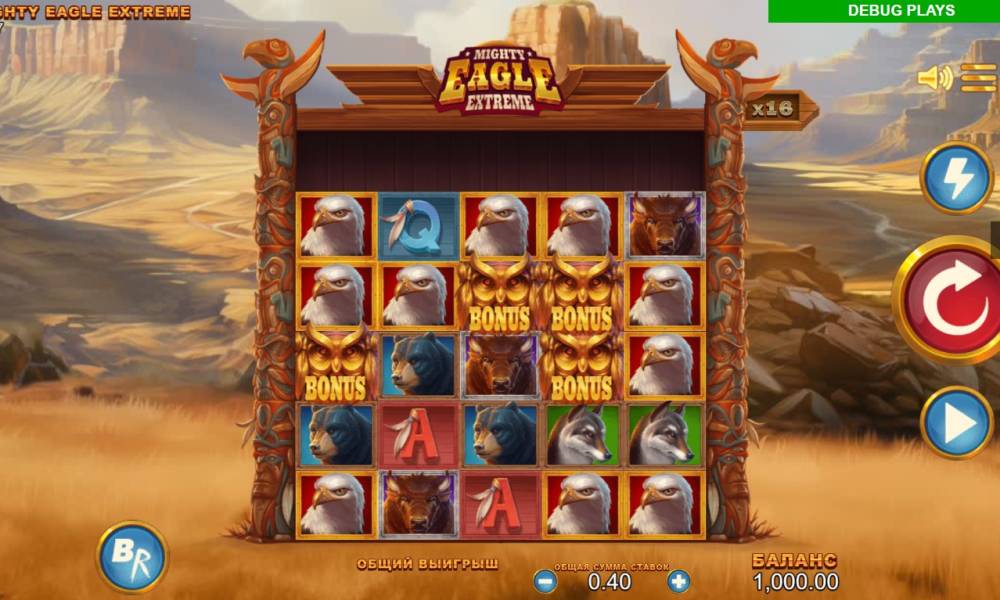Click the DEBUG PLAYS green banner
The width and height of the screenshot is (1000, 600).
[x=884, y=11]
